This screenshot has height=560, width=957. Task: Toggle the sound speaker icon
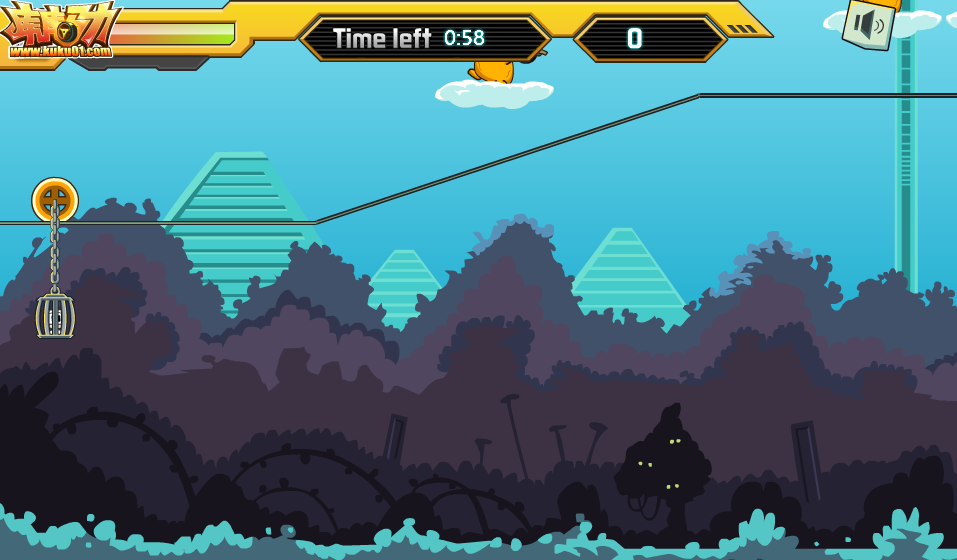(868, 24)
